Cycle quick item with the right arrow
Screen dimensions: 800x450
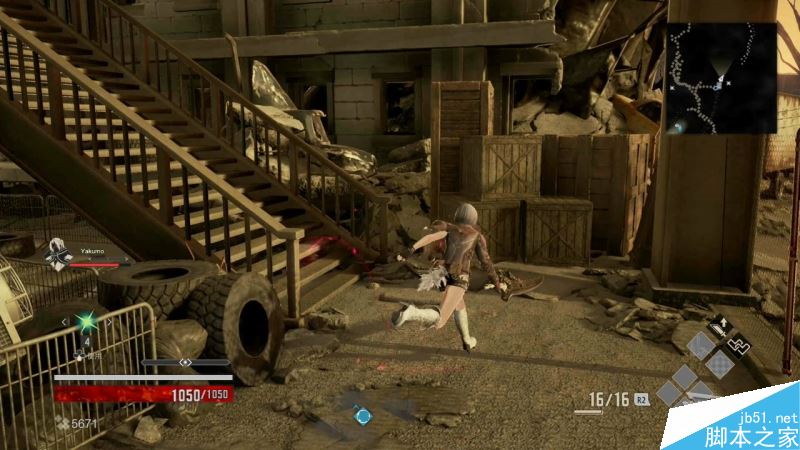pos(109,321)
